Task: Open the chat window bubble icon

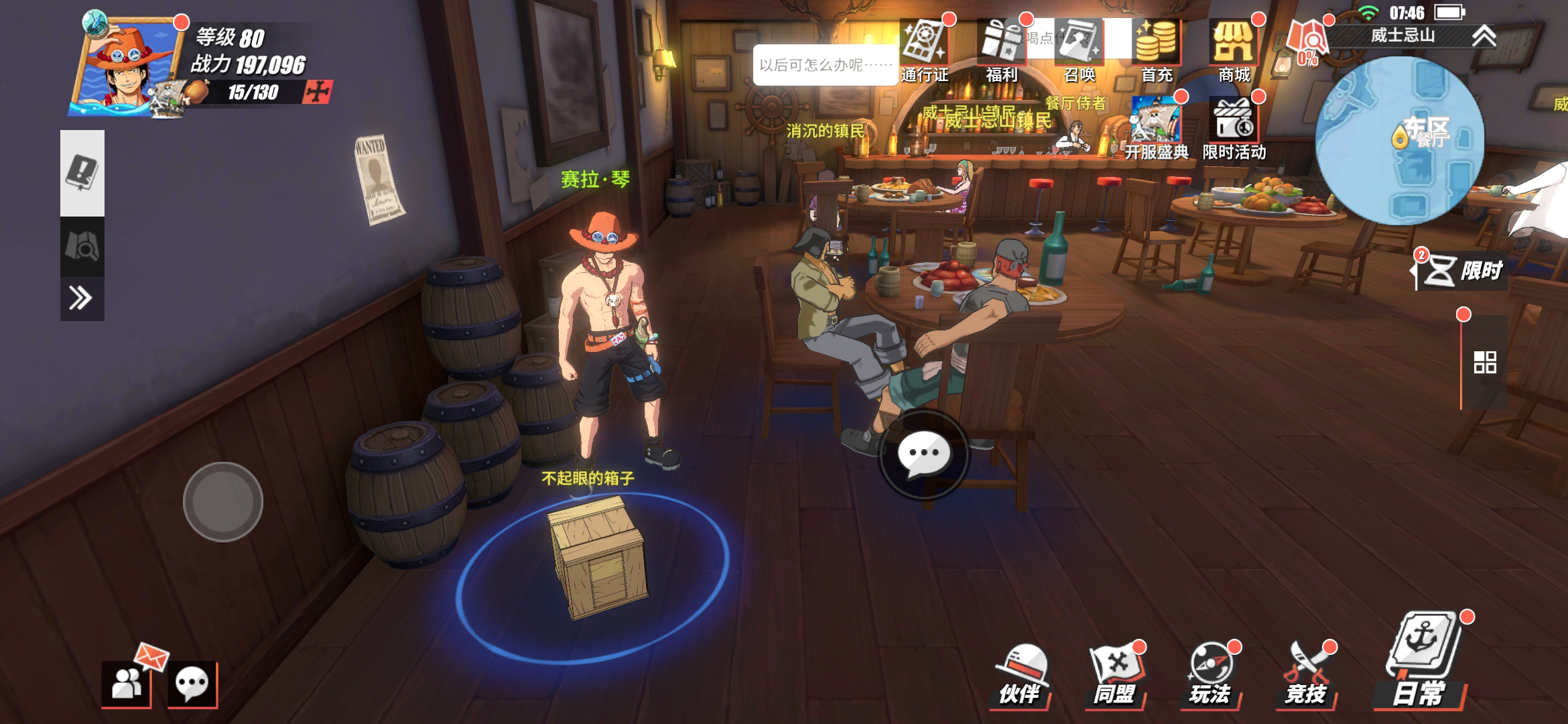Action: coord(192,684)
